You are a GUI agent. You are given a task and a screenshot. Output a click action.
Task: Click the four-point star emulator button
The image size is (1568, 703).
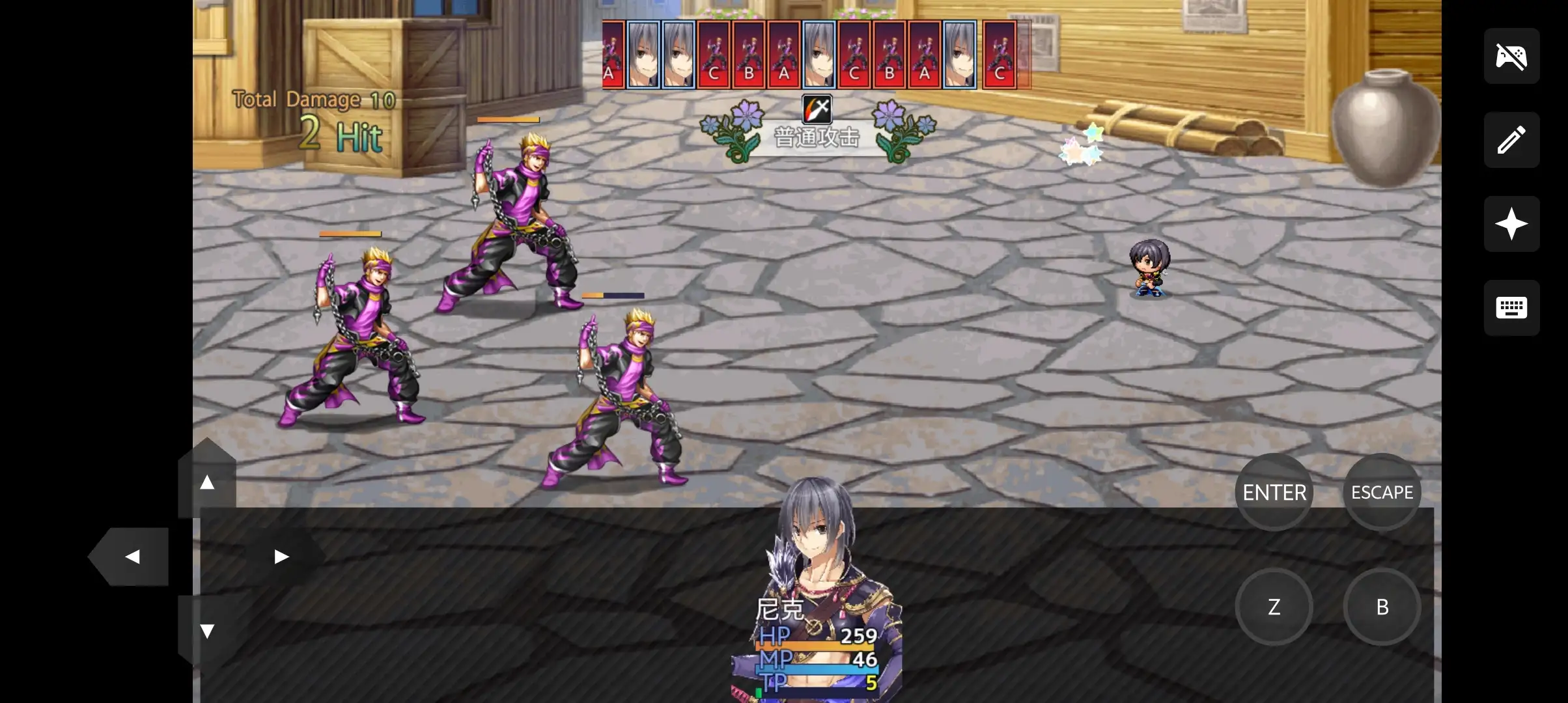point(1511,224)
